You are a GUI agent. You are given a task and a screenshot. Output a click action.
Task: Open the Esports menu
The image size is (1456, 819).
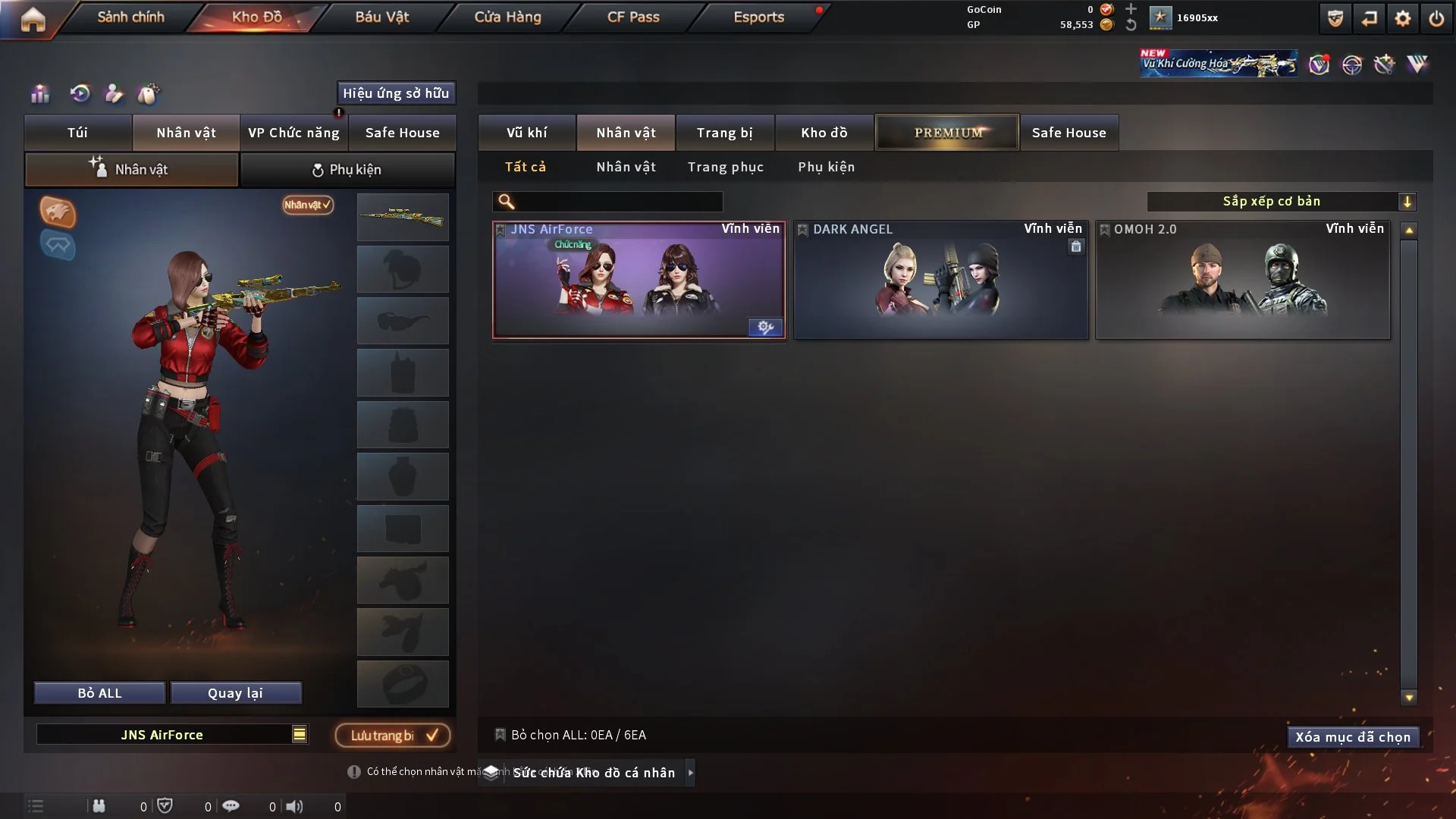tap(758, 17)
